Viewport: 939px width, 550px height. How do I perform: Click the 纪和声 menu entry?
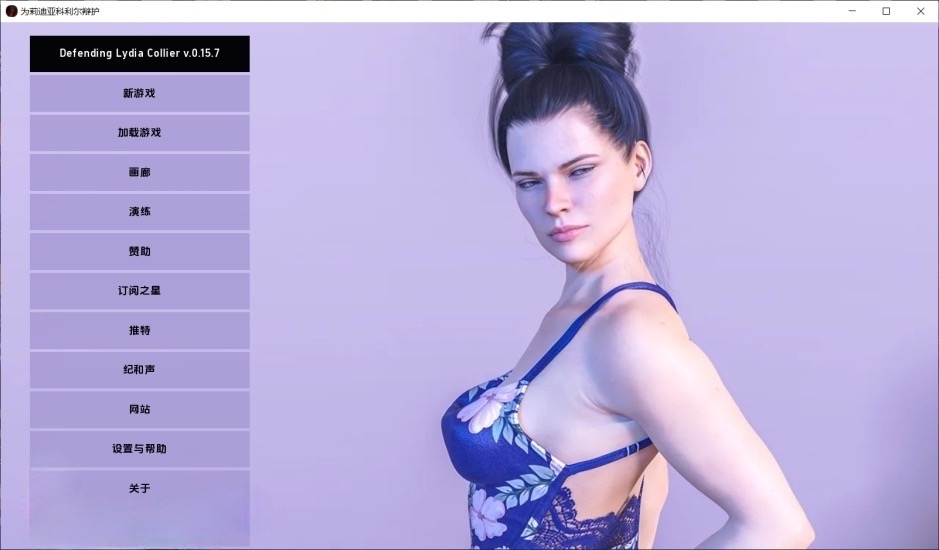139,370
